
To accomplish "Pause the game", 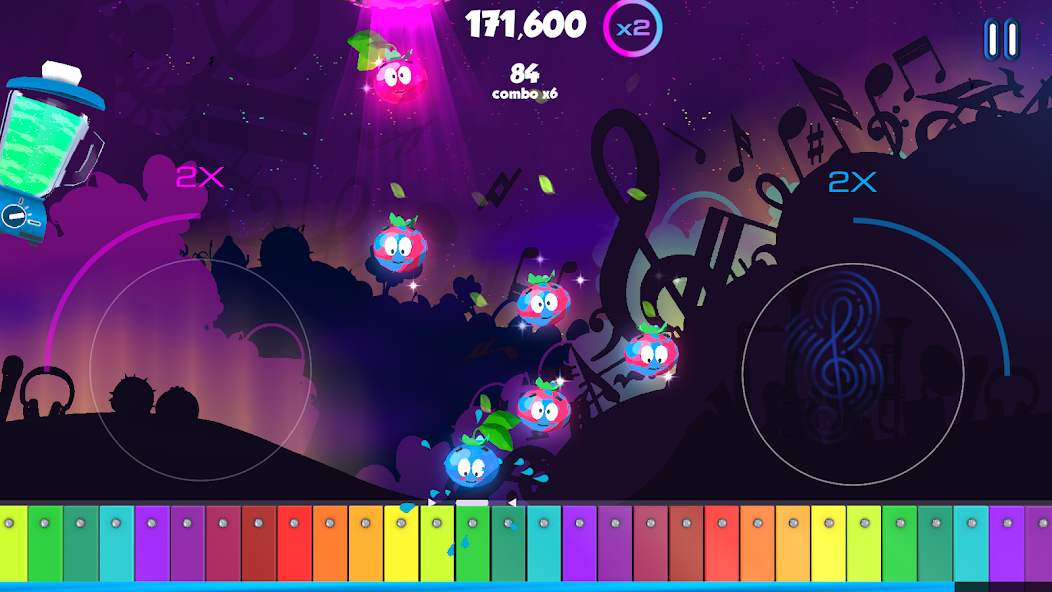I will click(x=1001, y=40).
